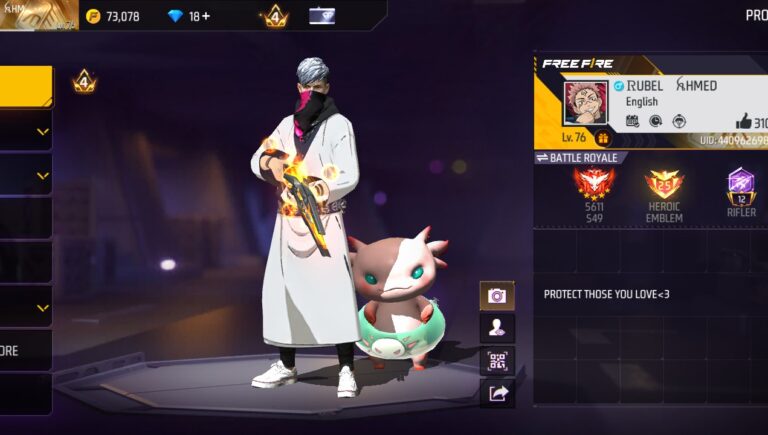Select the highlighted yellow side tab
Screen dimensions: 768x435
(x=25, y=86)
